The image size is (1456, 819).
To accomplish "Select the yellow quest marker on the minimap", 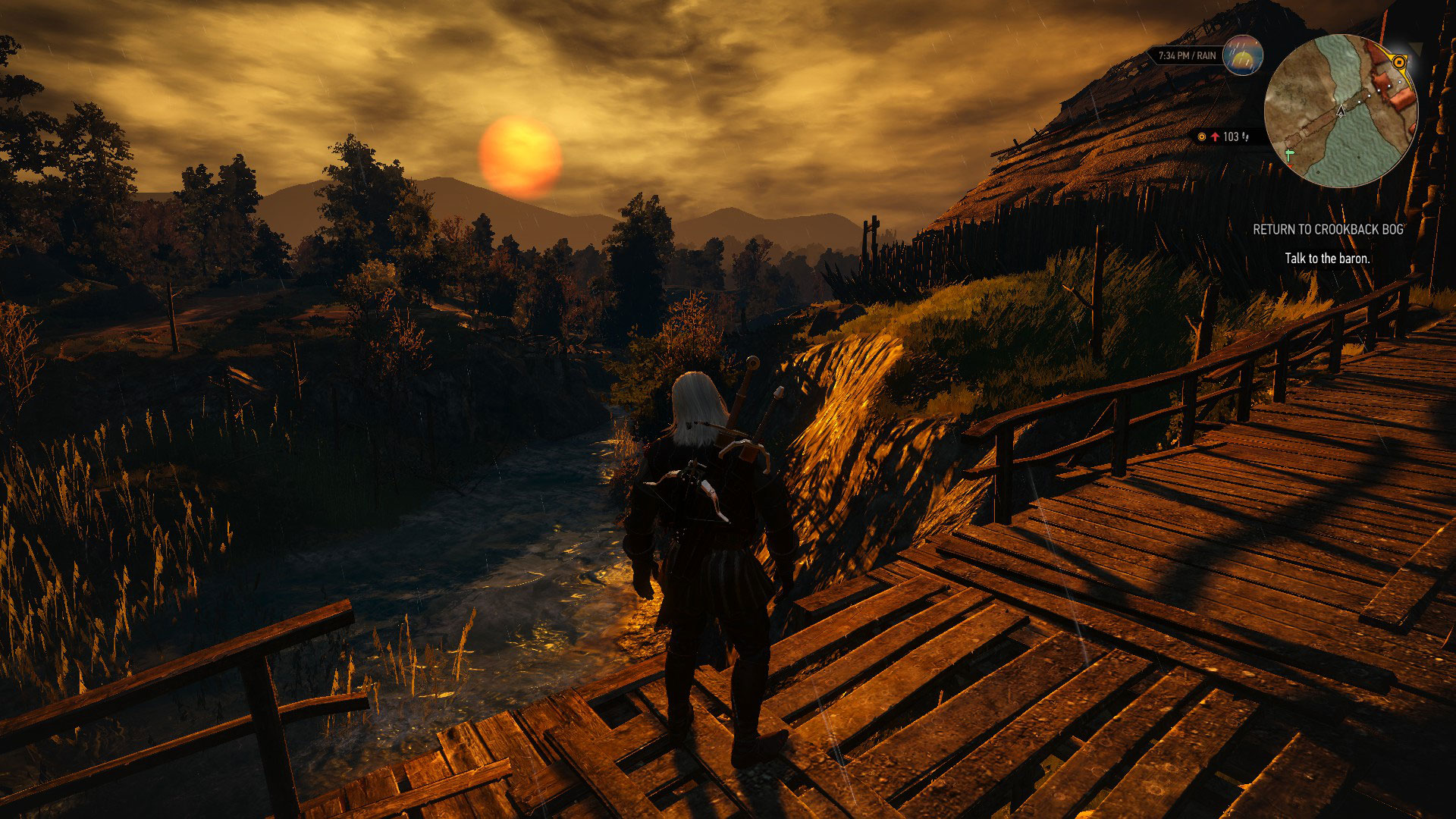I will click(x=1399, y=62).
